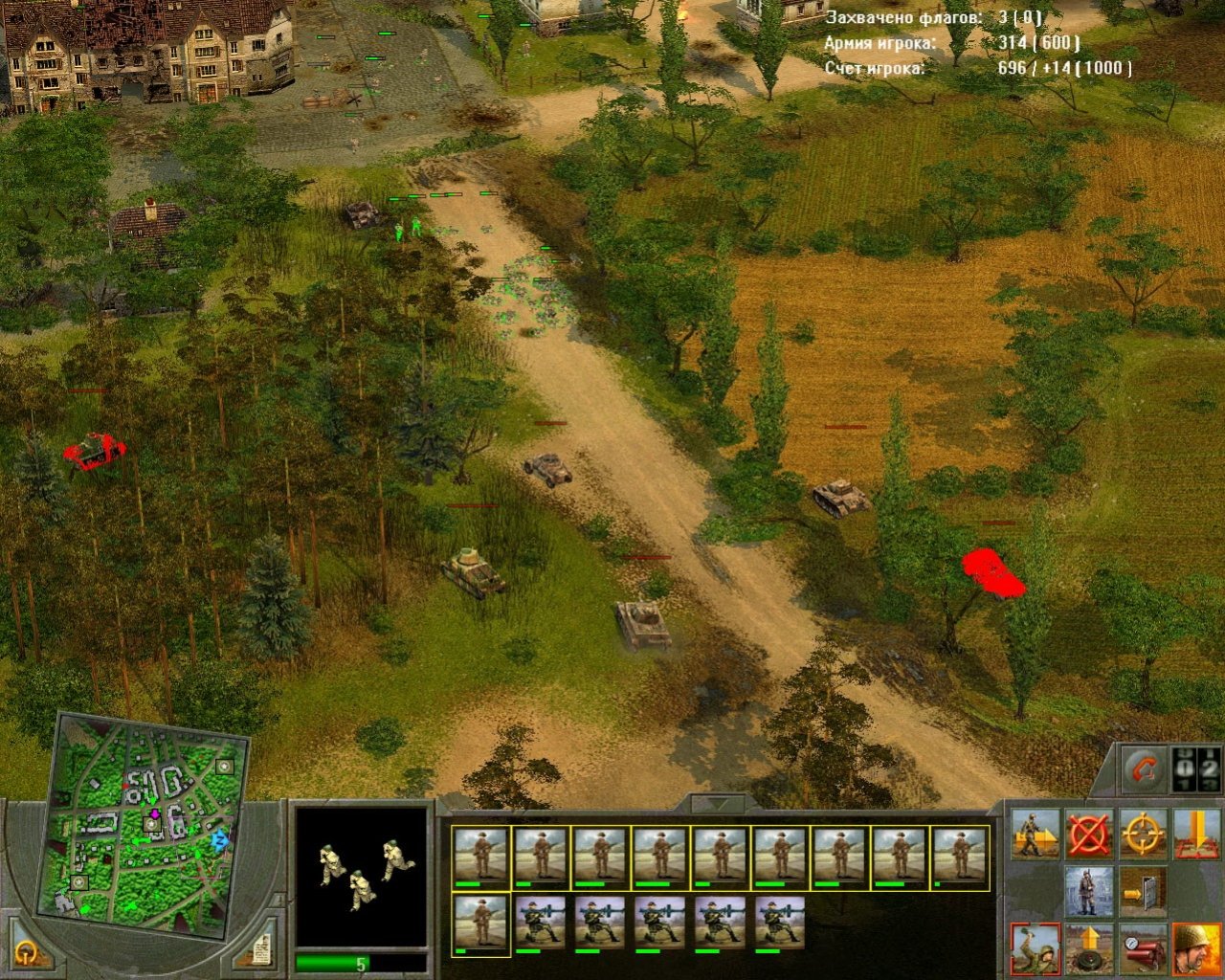
Task: Pick the first bazooka soldier portrait
Action: (541, 925)
